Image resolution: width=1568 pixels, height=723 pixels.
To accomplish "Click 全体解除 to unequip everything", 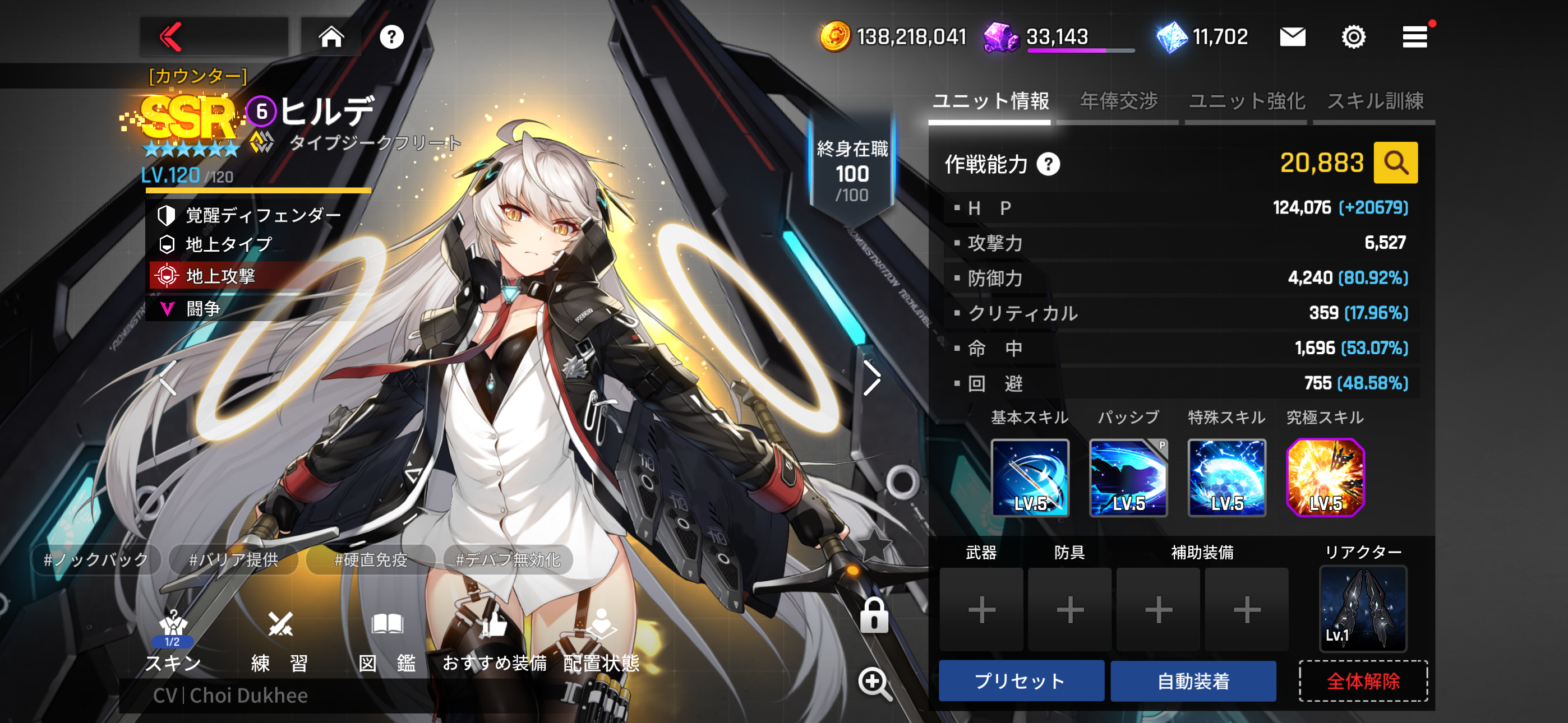I will (1363, 680).
